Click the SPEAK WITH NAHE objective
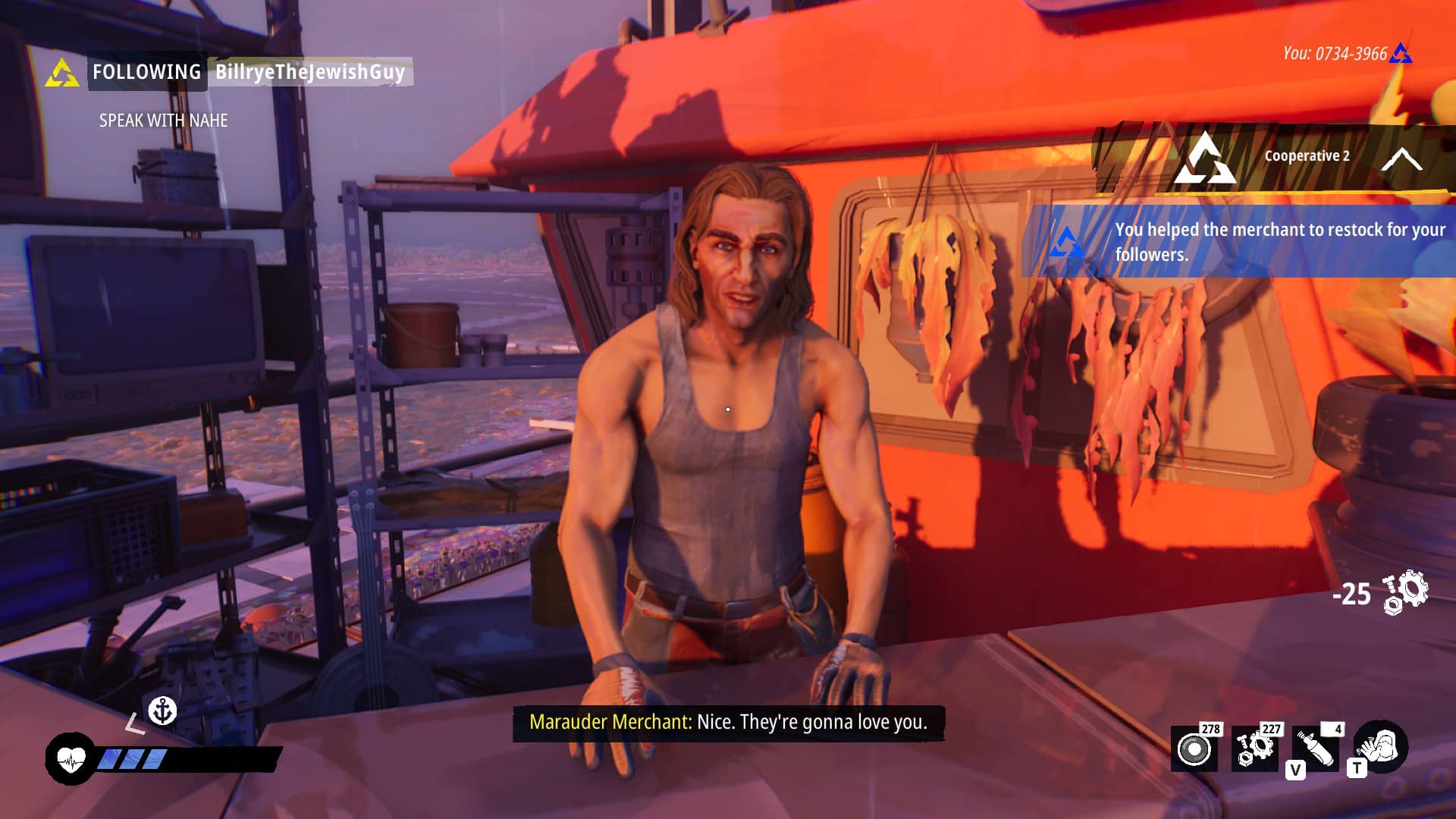The width and height of the screenshot is (1456, 819). [163, 121]
